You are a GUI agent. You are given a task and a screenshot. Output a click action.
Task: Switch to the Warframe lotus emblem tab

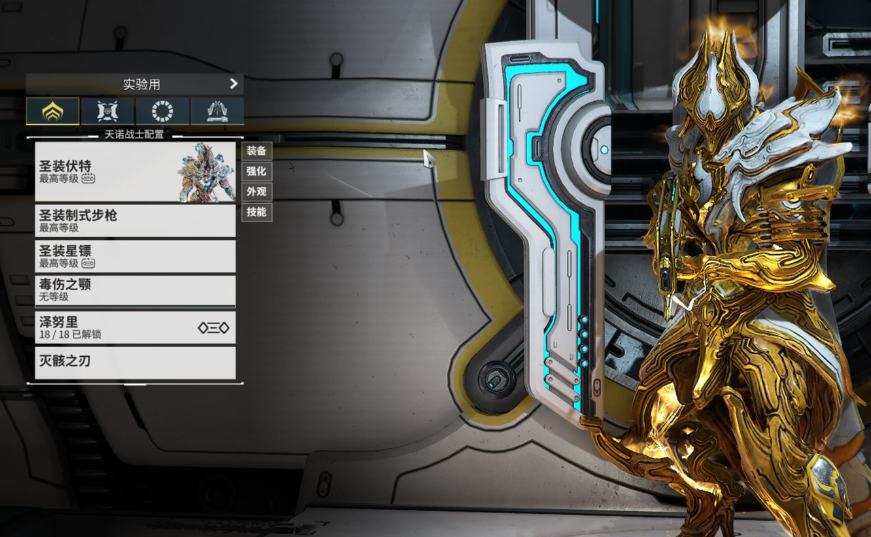[53, 111]
